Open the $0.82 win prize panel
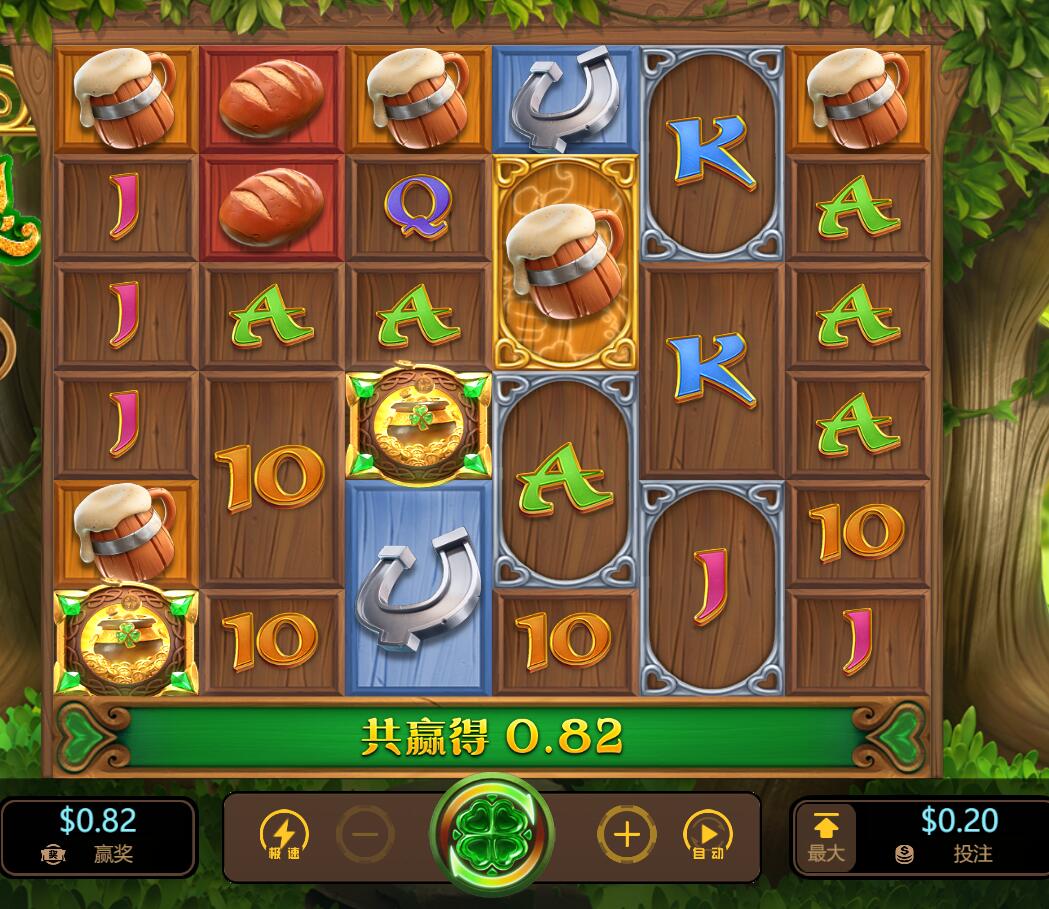This screenshot has height=909, width=1049. click(98, 837)
